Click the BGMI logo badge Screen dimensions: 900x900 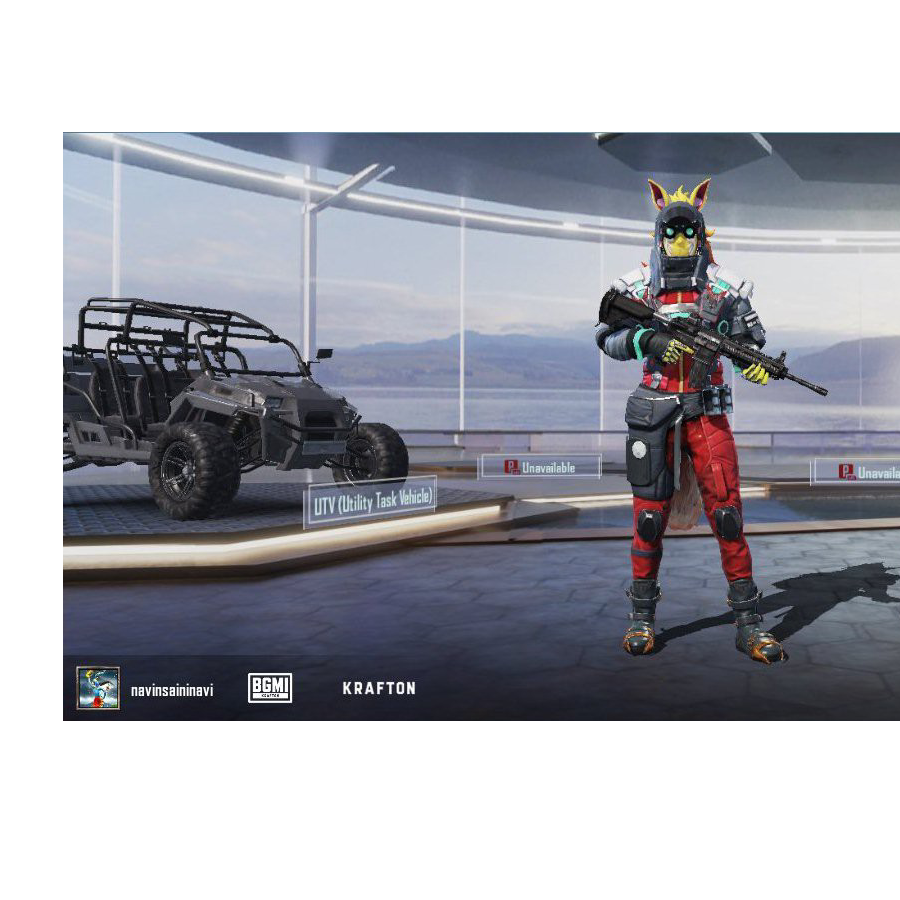(270, 688)
